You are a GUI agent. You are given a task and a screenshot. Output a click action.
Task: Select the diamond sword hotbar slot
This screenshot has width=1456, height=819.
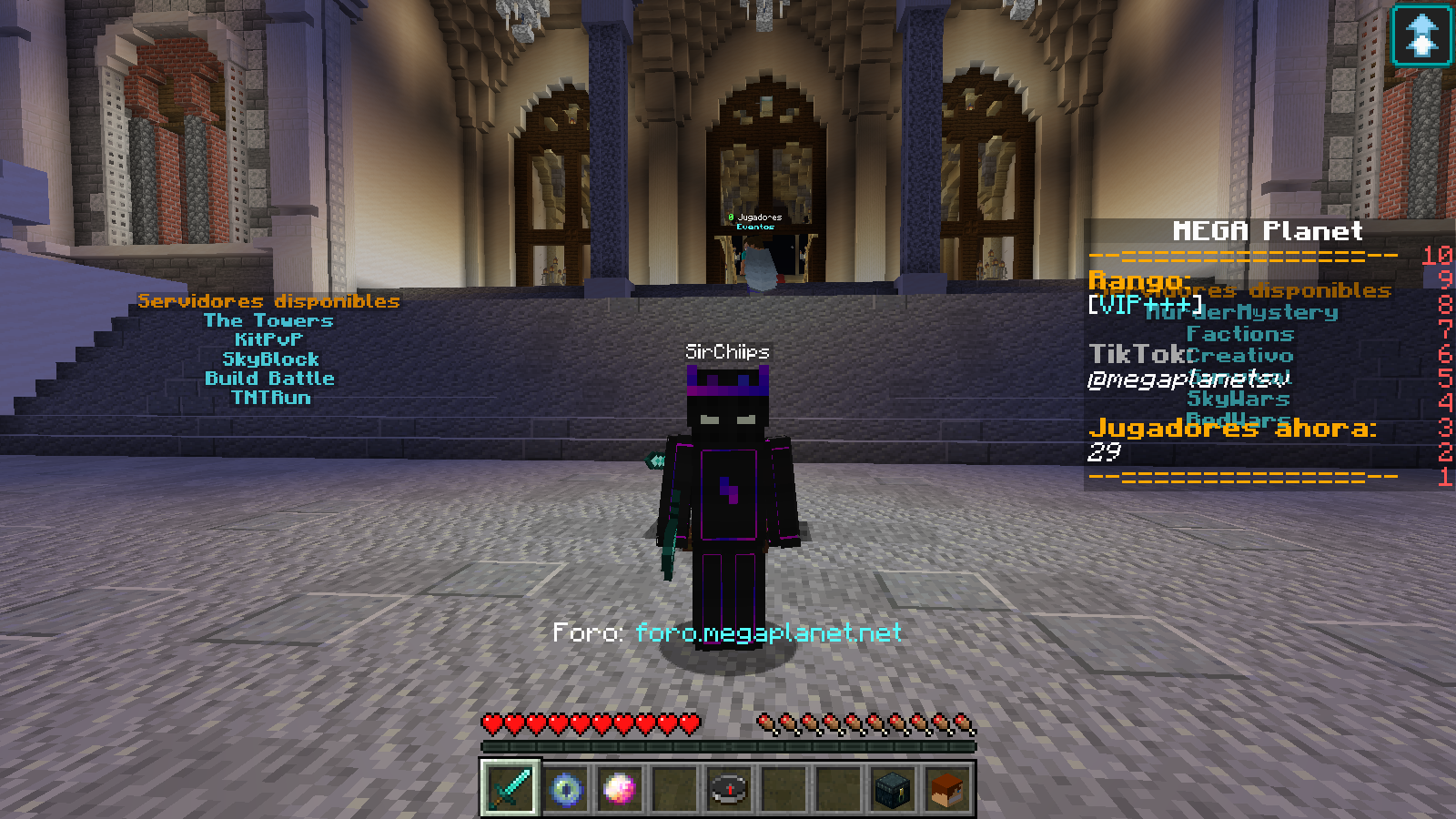(x=511, y=788)
